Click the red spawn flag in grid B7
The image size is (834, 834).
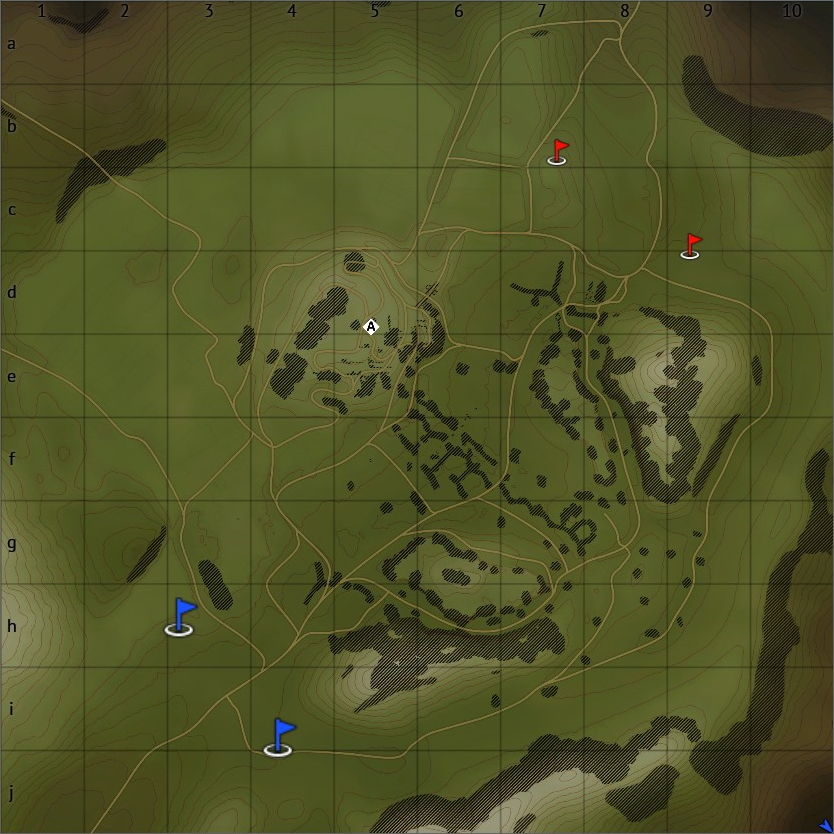point(559,152)
